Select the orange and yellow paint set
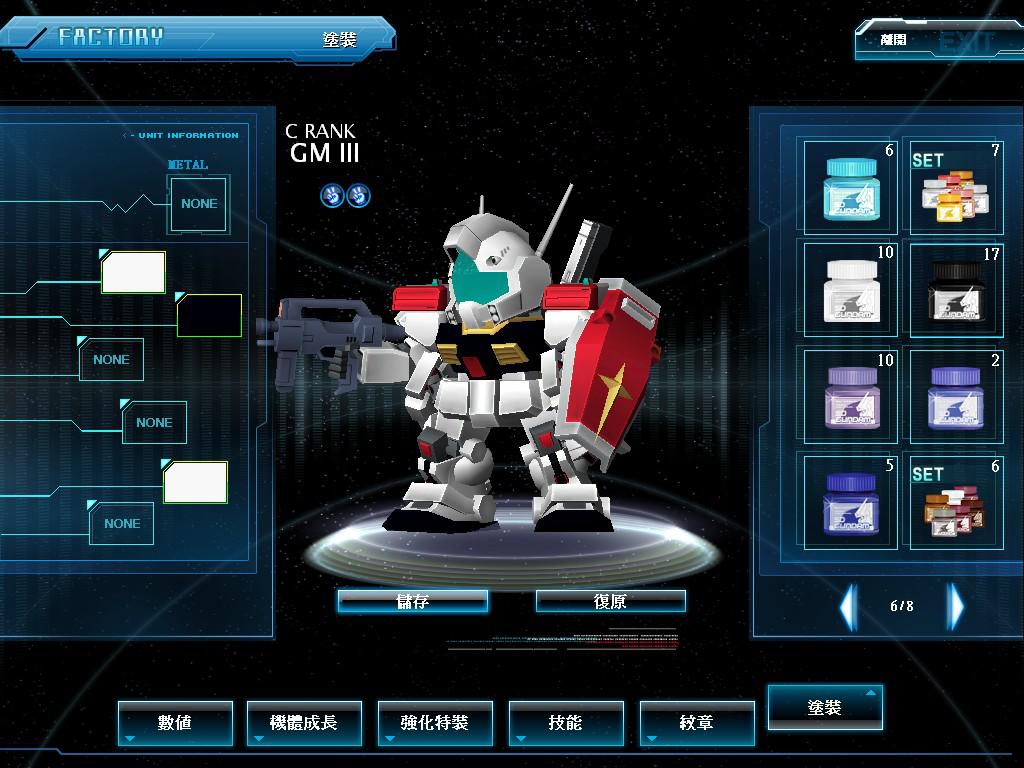 [953, 190]
